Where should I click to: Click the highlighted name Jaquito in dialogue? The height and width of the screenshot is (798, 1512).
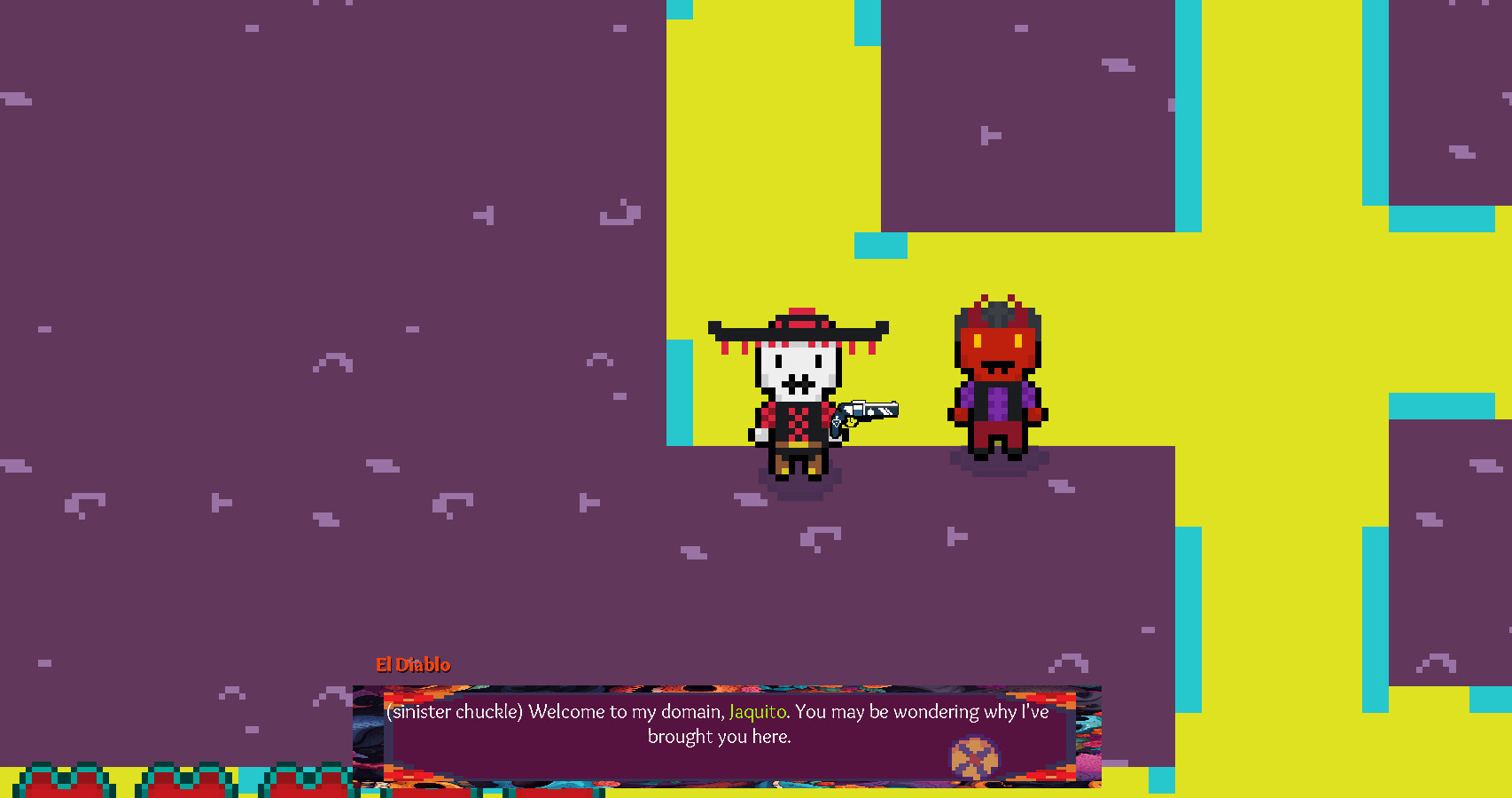point(759,711)
